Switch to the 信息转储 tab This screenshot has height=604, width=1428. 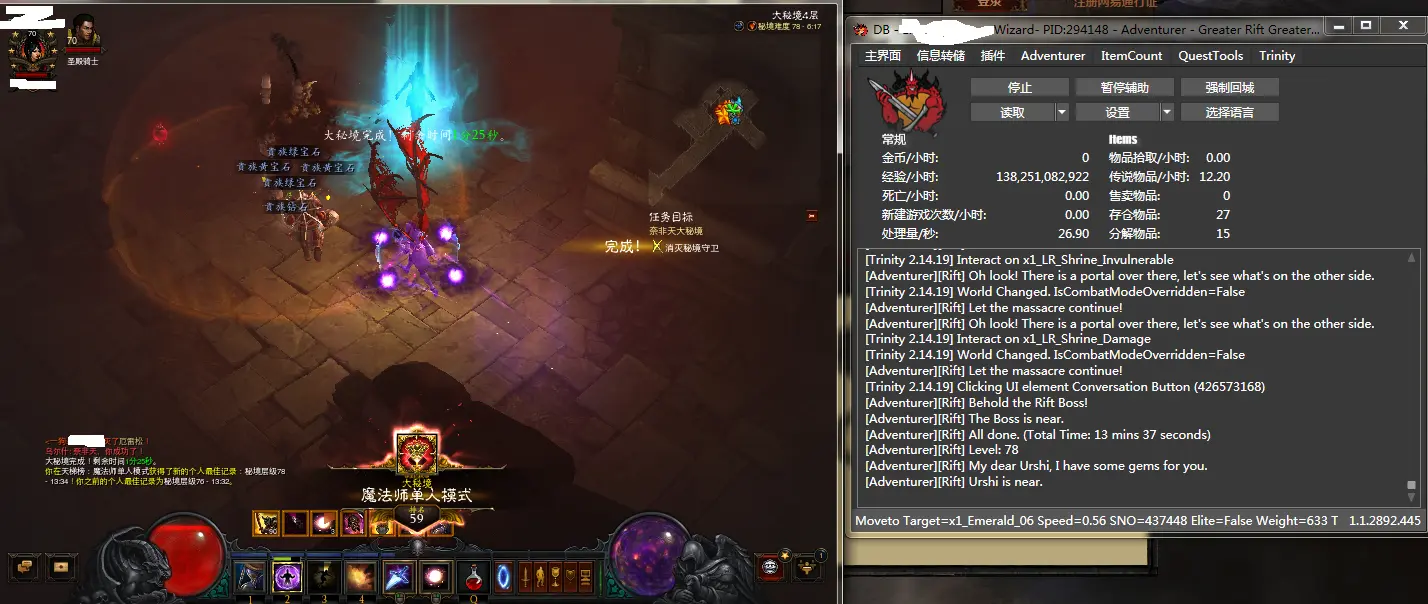coord(941,56)
